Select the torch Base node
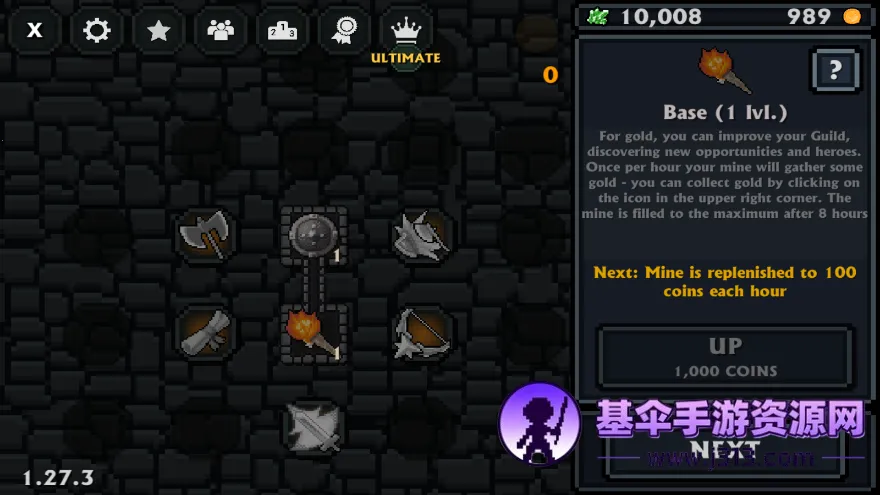880x495 pixels. tap(312, 332)
